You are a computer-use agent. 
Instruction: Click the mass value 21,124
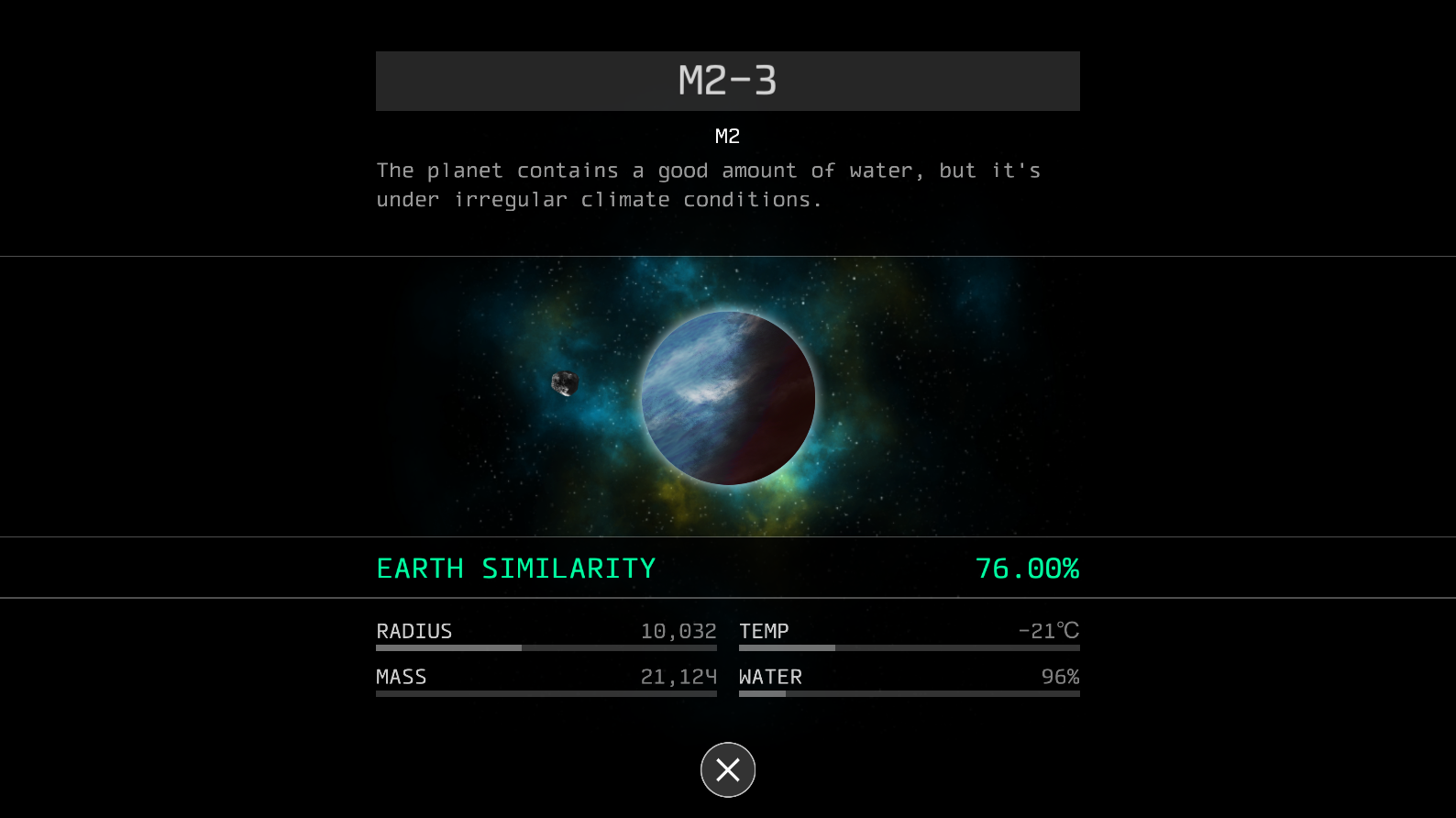[x=679, y=676]
